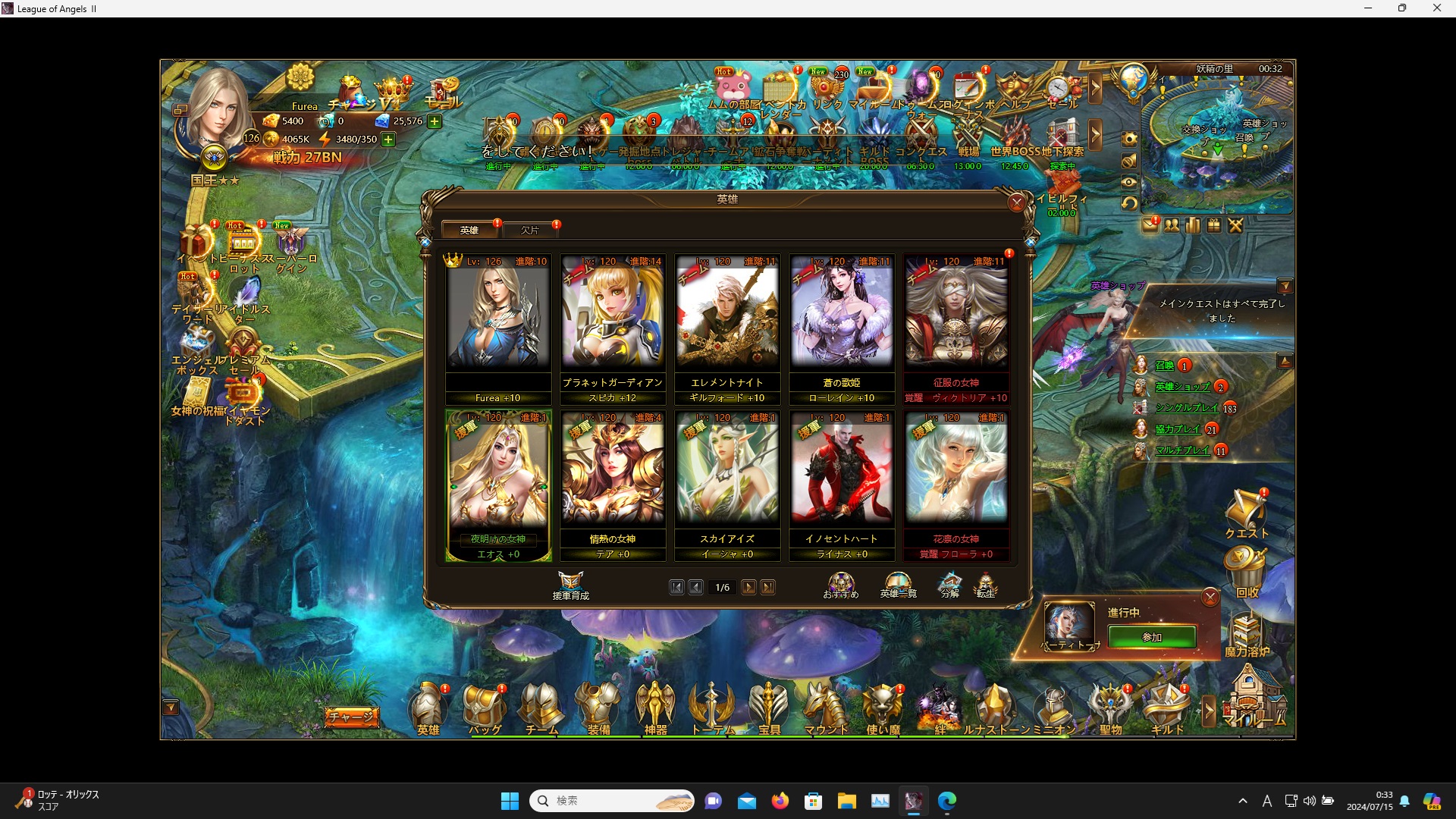Click the orange チャージ charge button
Viewport: 1456px width, 819px height.
tap(352, 716)
